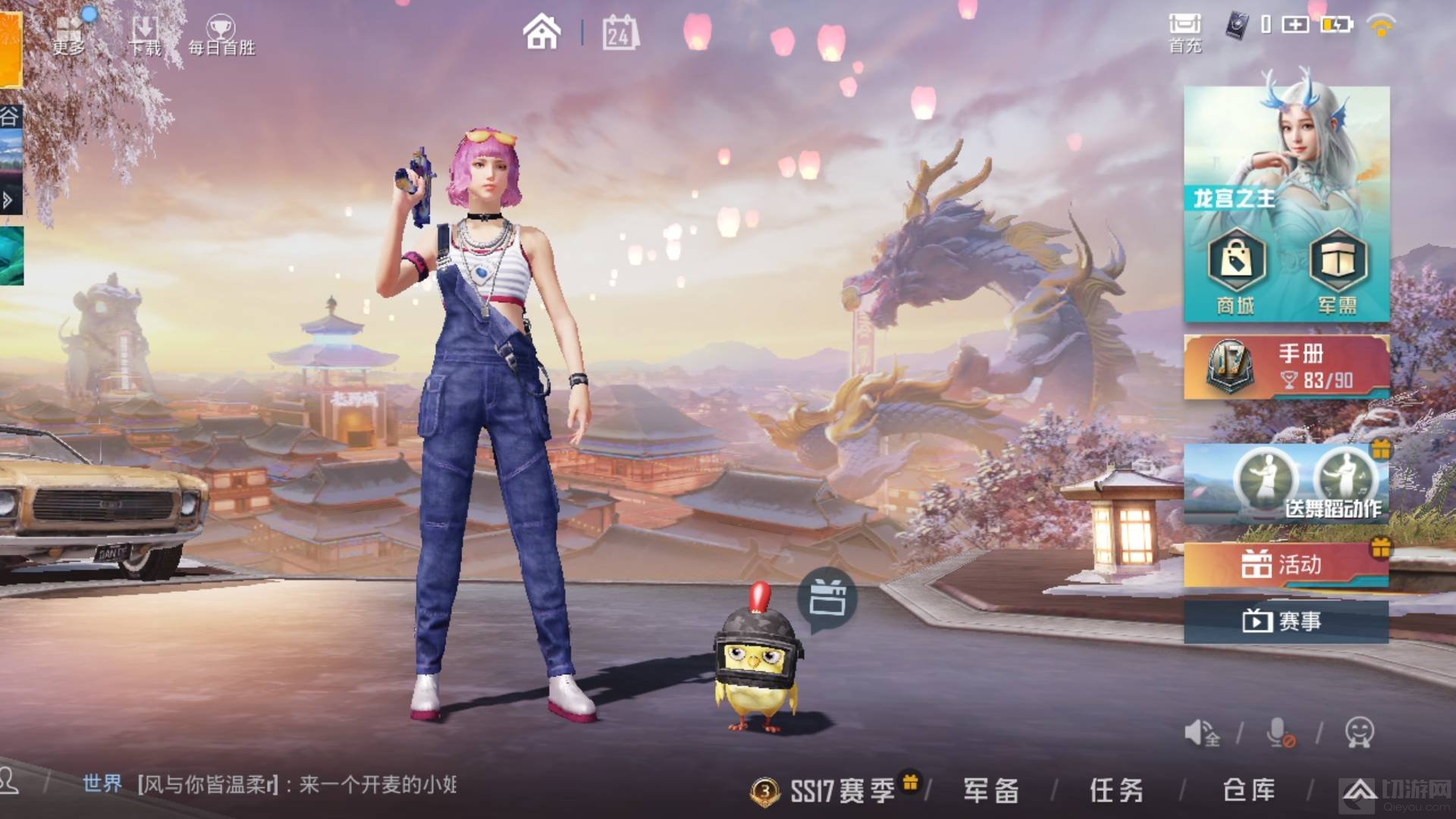1456x819 pixels.
Task: Open the 军备 armory tab
Action: point(991,791)
